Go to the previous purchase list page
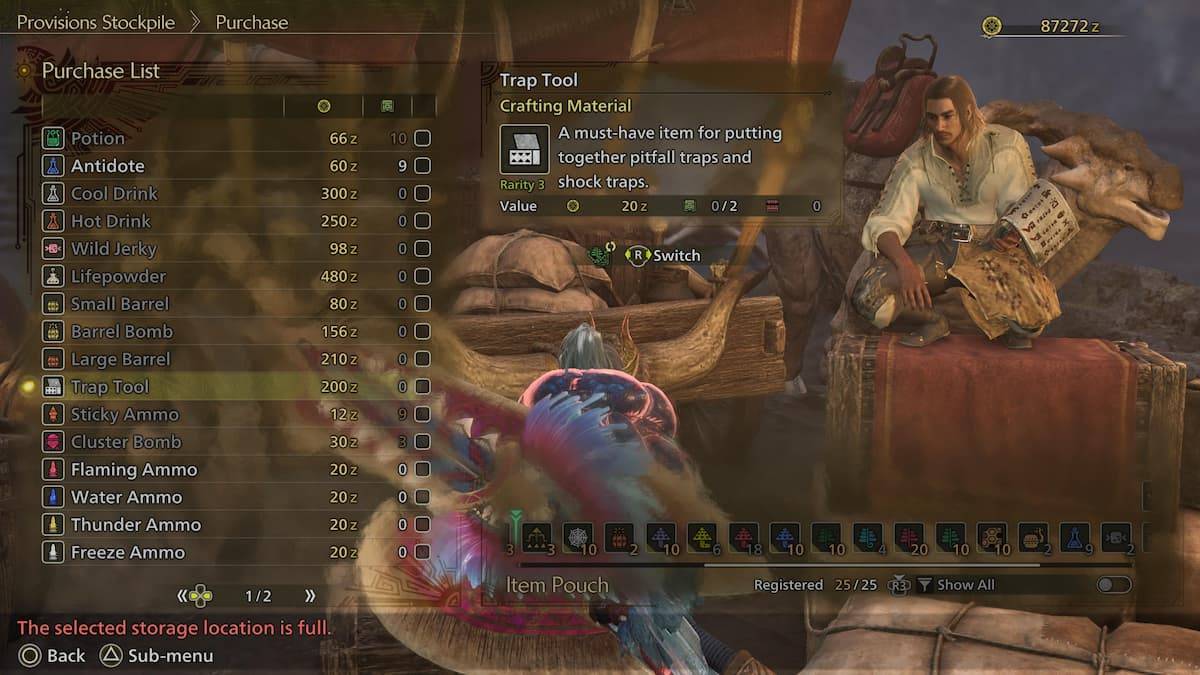The height and width of the screenshot is (675, 1200). [x=183, y=596]
